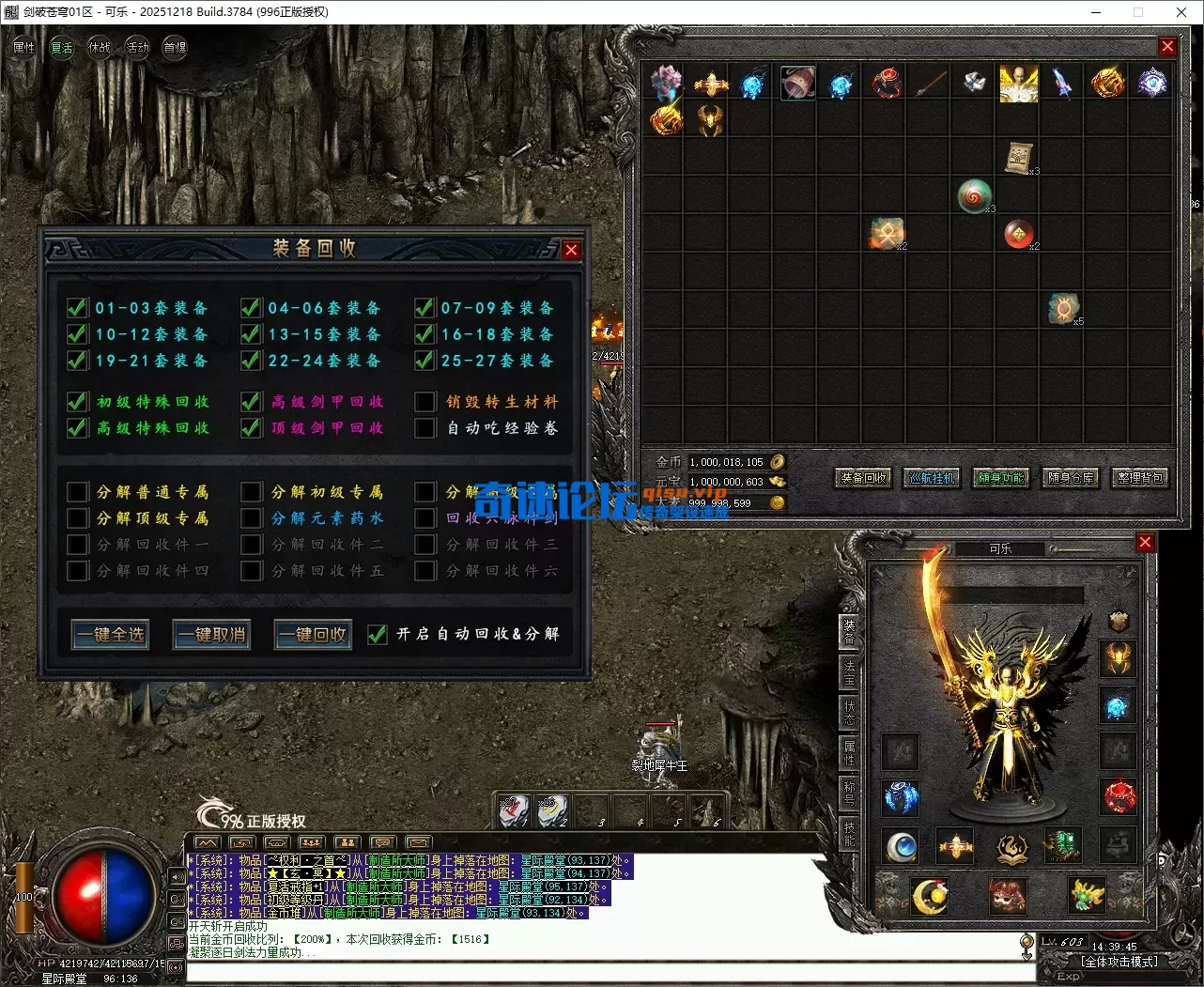Switch to the 法宝 tab
The image size is (1204, 987).
[x=849, y=672]
